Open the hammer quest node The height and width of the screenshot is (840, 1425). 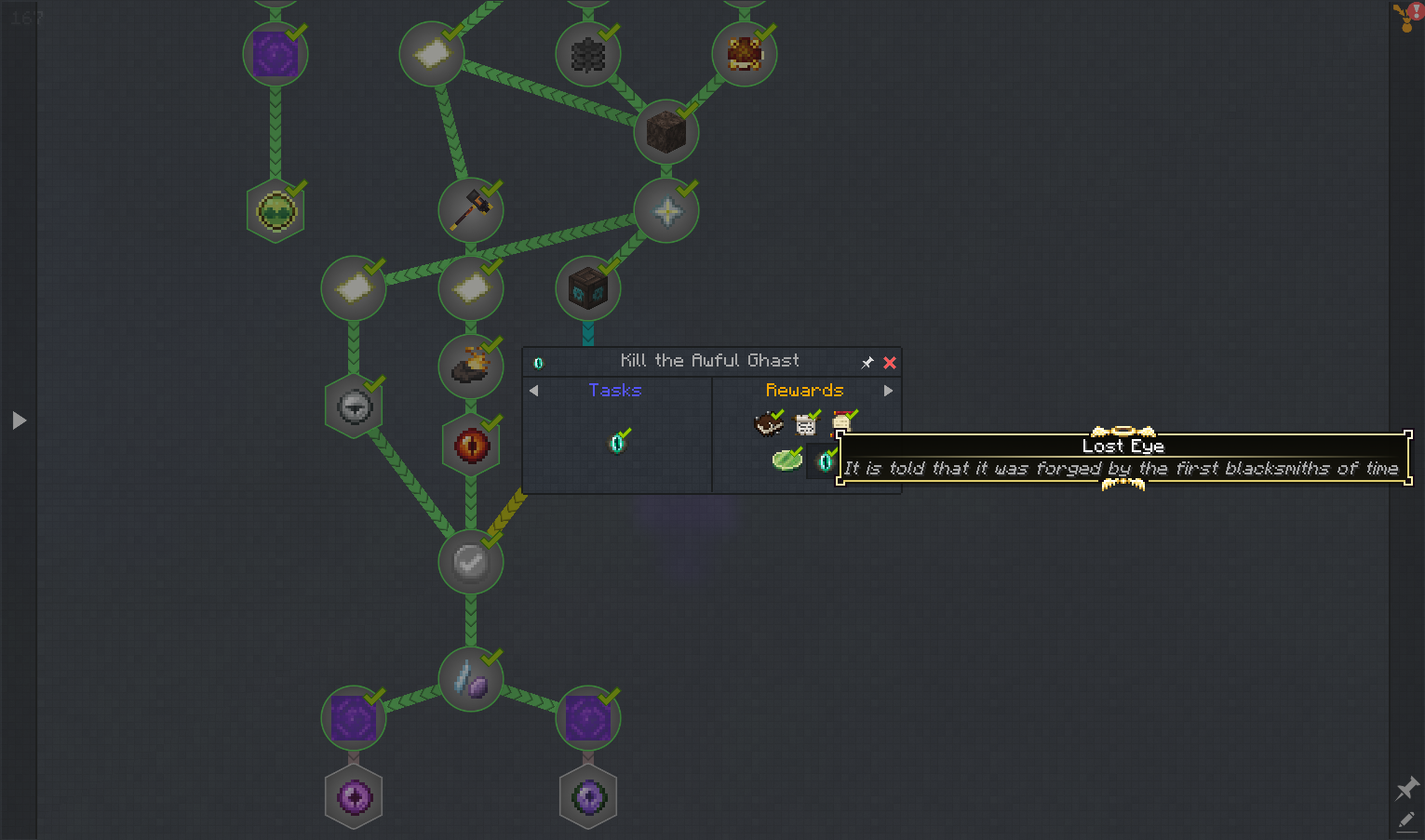point(470,210)
